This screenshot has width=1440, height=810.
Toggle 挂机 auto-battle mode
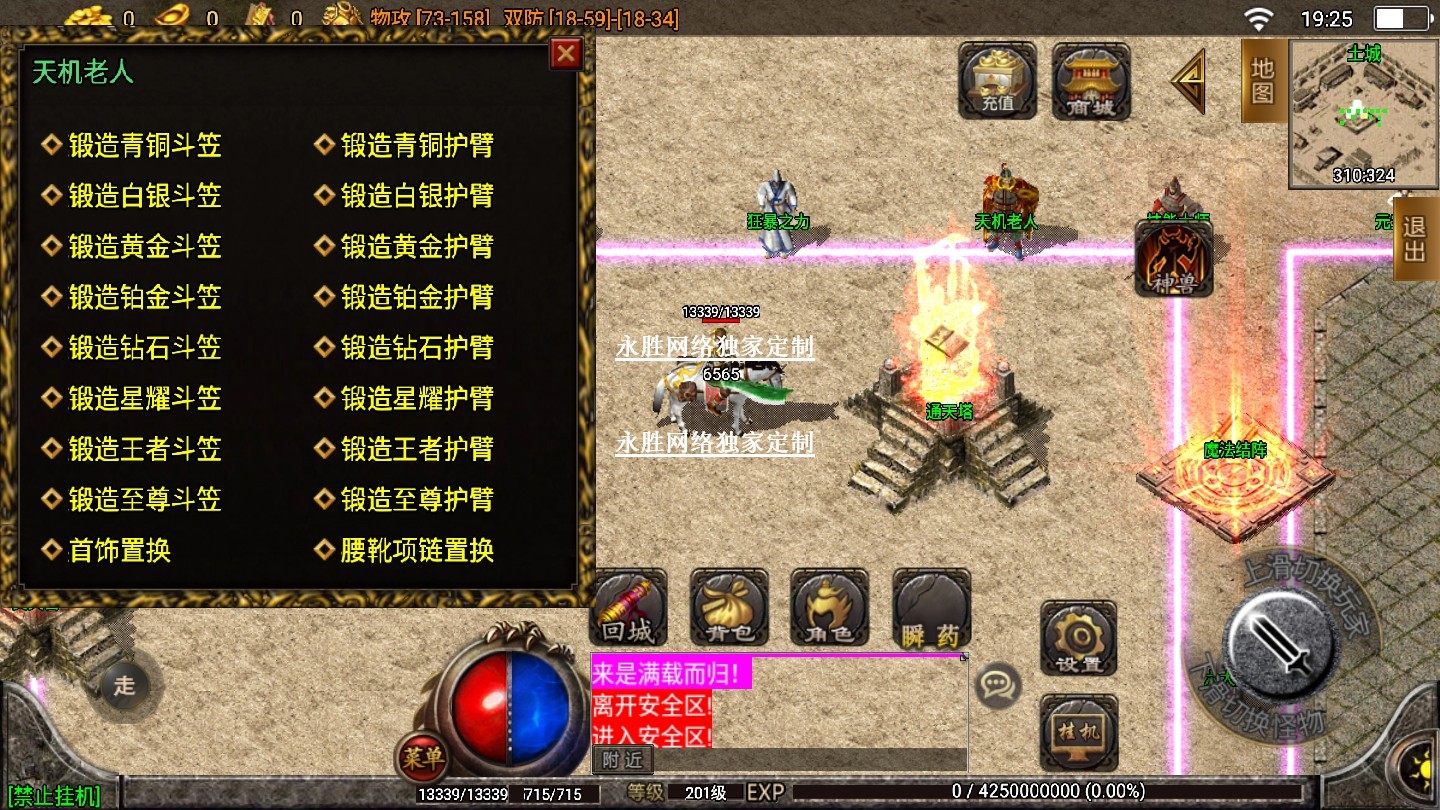pyautogui.click(x=1078, y=730)
